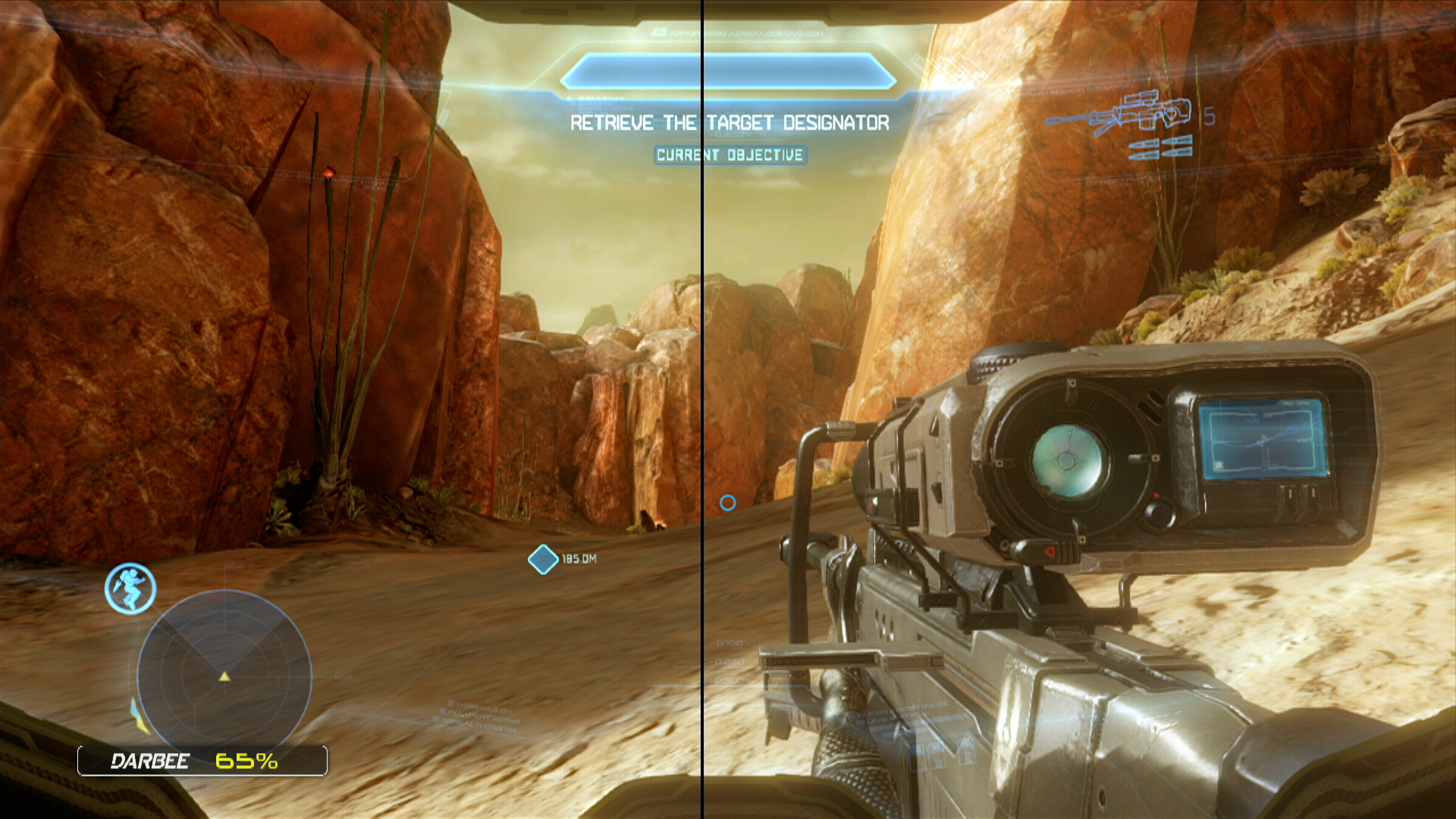Image resolution: width=1456 pixels, height=819 pixels.
Task: Activate the armor ability icon
Action: [130, 588]
